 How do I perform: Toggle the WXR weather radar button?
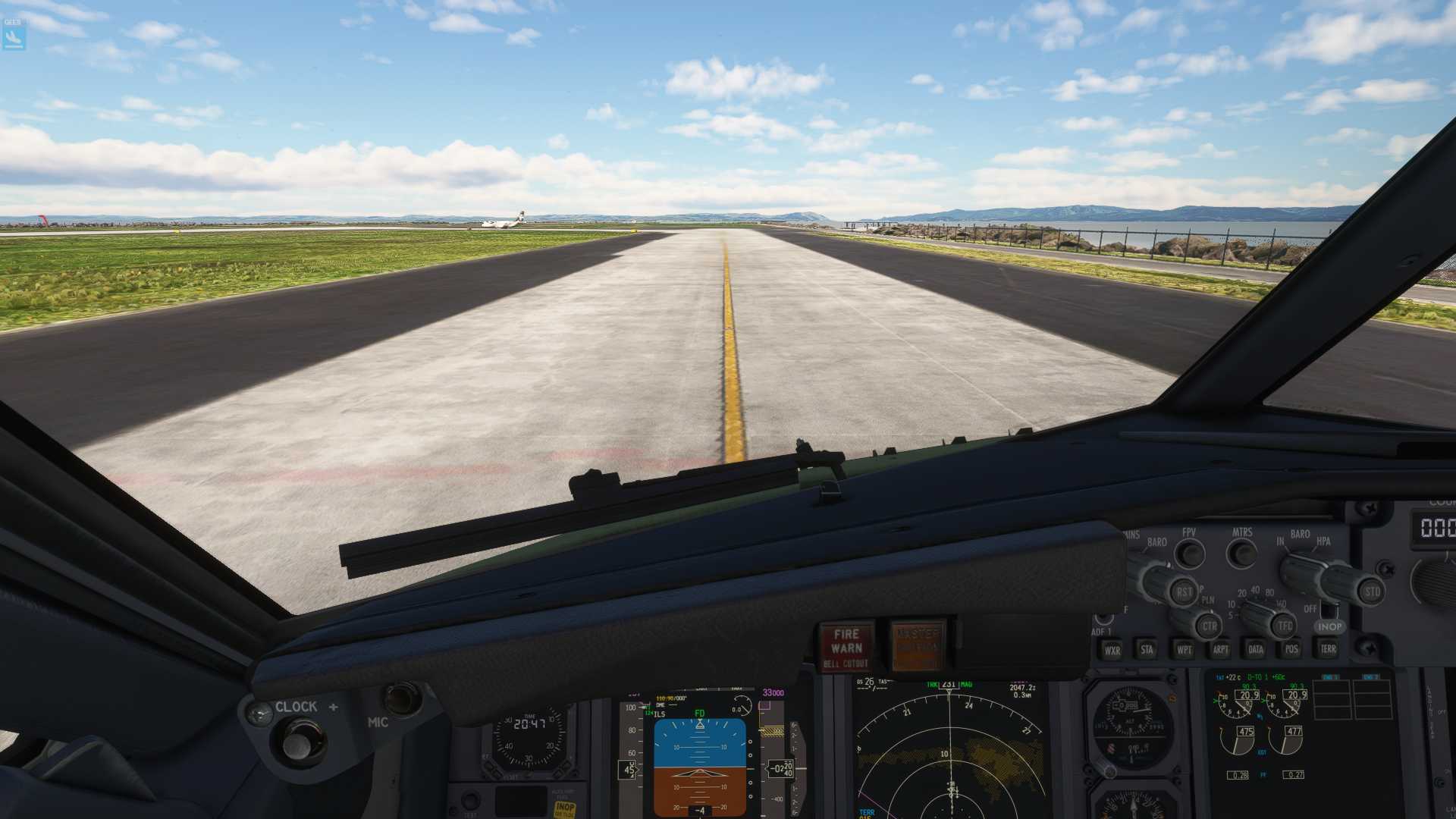click(1112, 650)
